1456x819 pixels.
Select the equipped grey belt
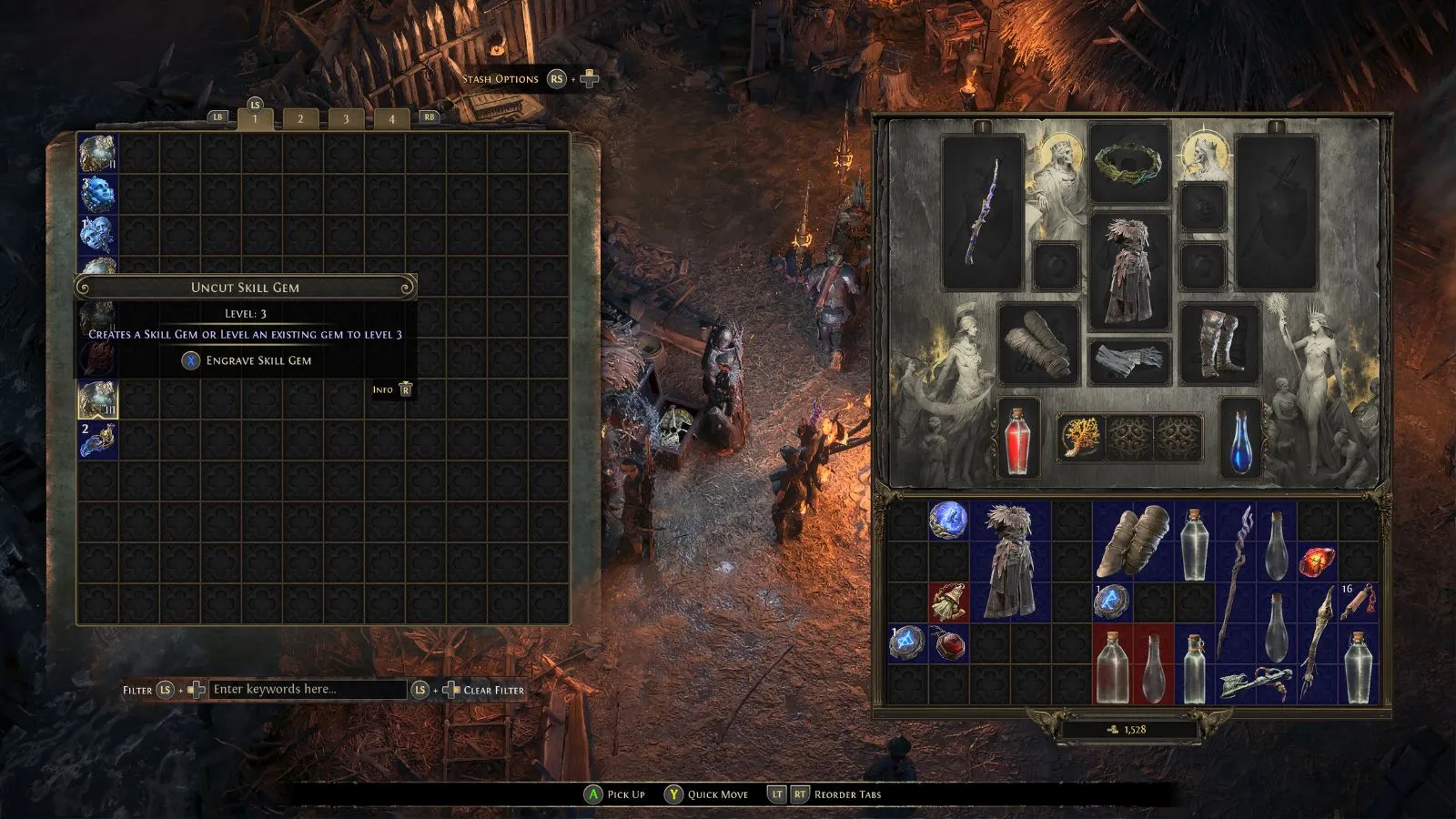tap(1129, 361)
